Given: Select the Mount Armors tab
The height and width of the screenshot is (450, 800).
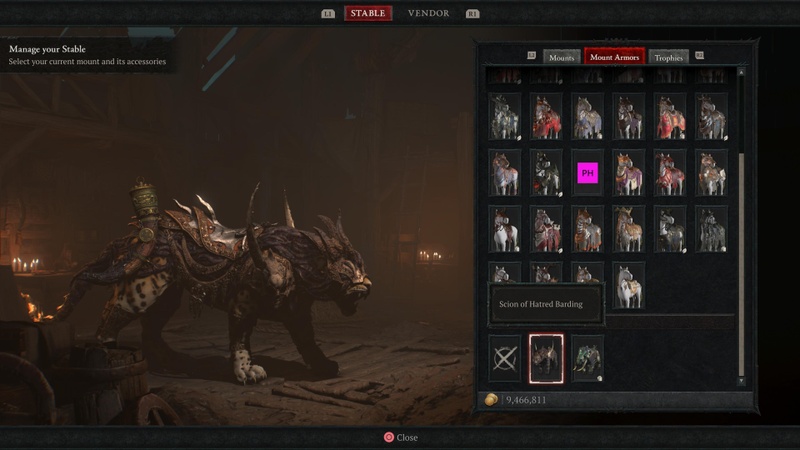Looking at the screenshot, I should pos(614,58).
